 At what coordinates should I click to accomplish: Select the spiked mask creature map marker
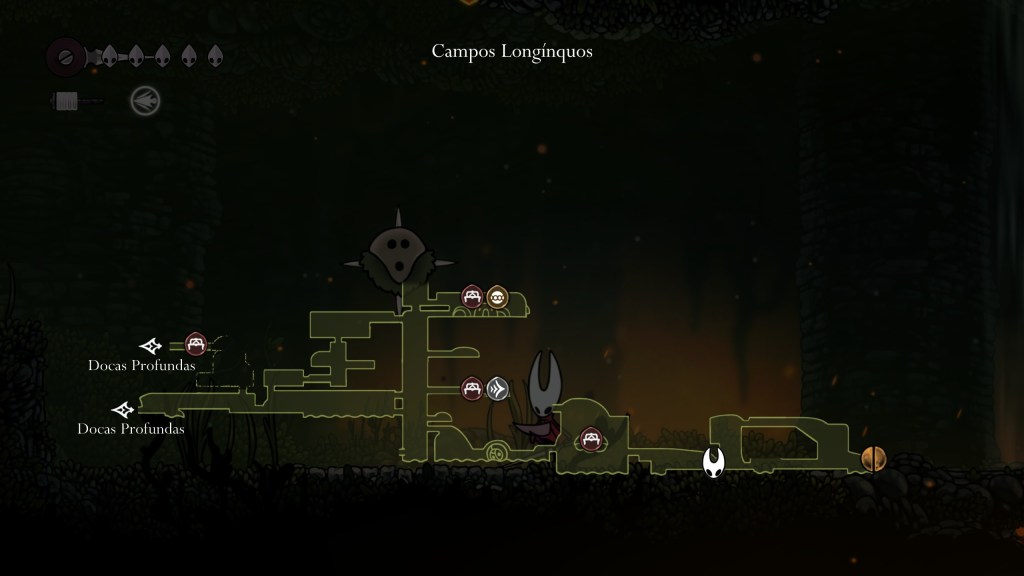[399, 257]
